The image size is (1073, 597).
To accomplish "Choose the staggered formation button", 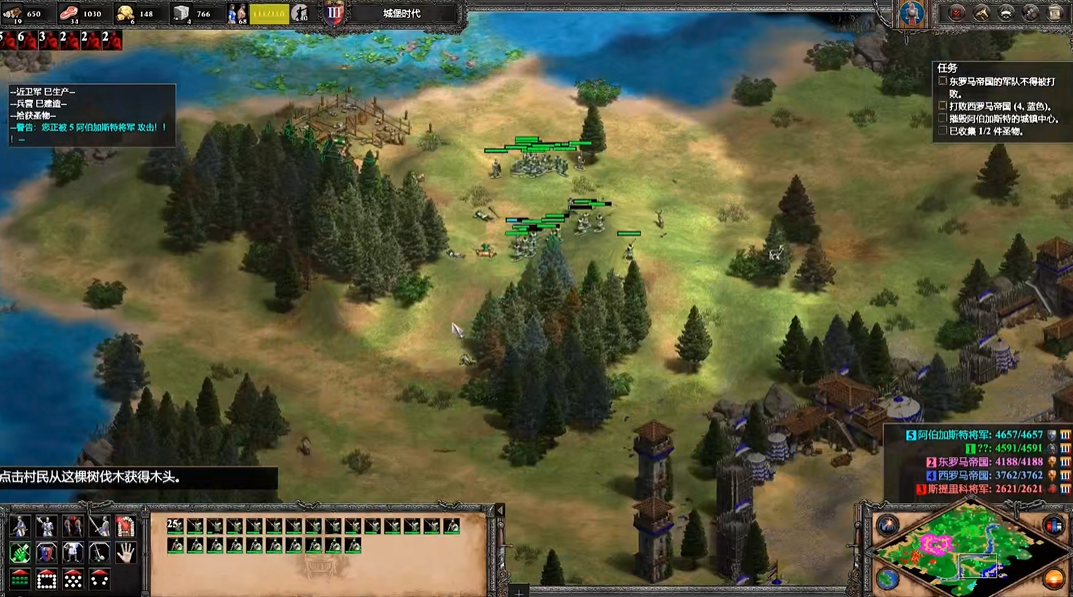I will click(x=72, y=578).
